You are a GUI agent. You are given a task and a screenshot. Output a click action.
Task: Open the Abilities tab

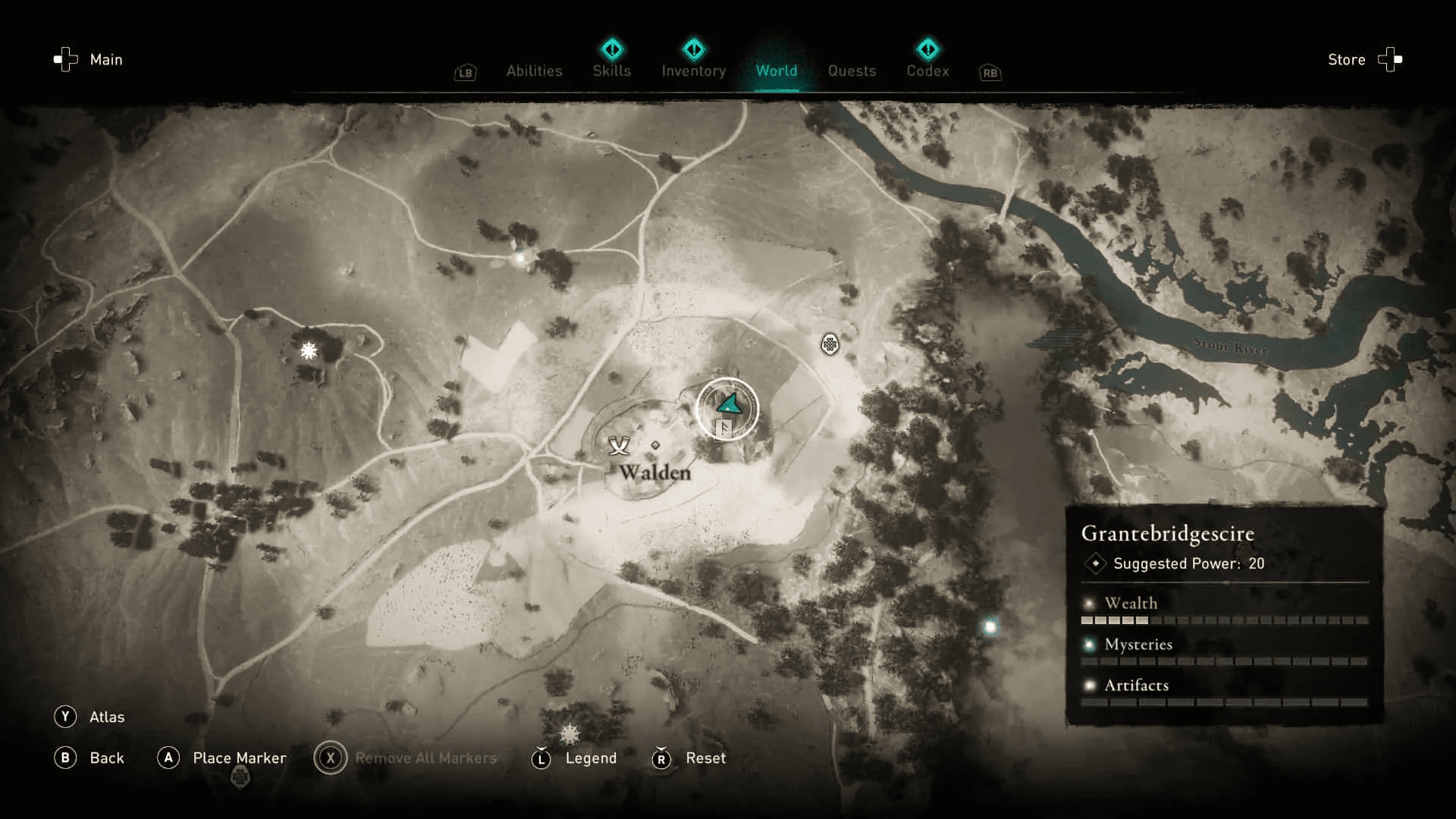tap(534, 71)
